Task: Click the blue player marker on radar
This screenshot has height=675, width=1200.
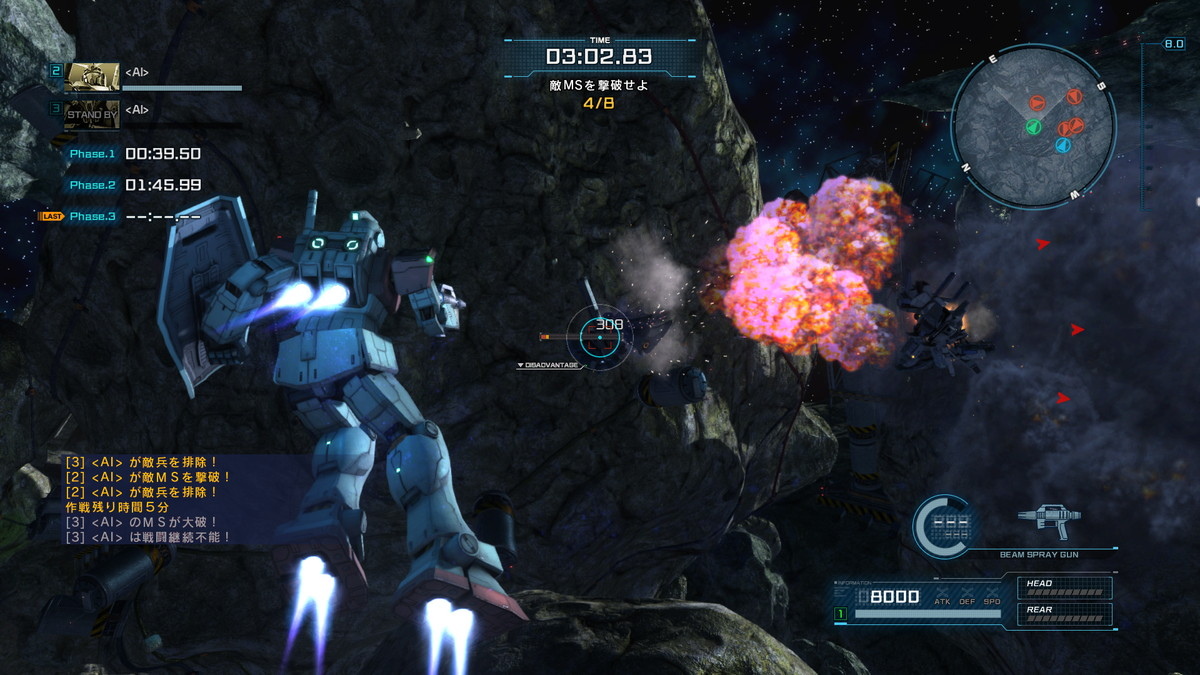Action: click(x=1062, y=146)
